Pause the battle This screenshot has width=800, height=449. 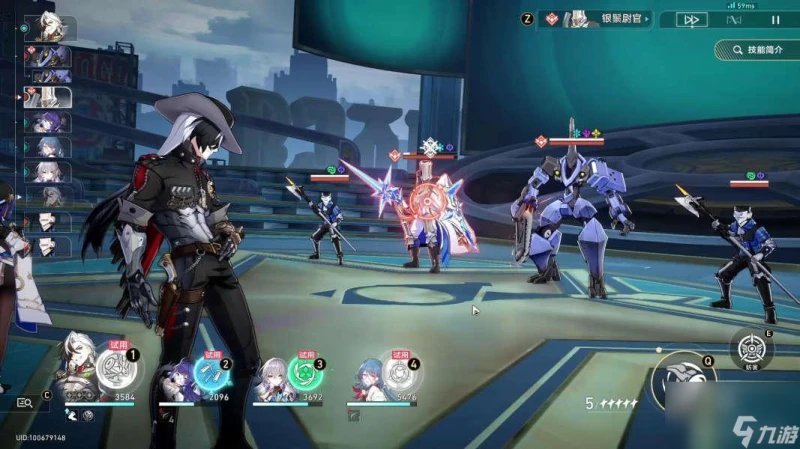click(x=775, y=19)
